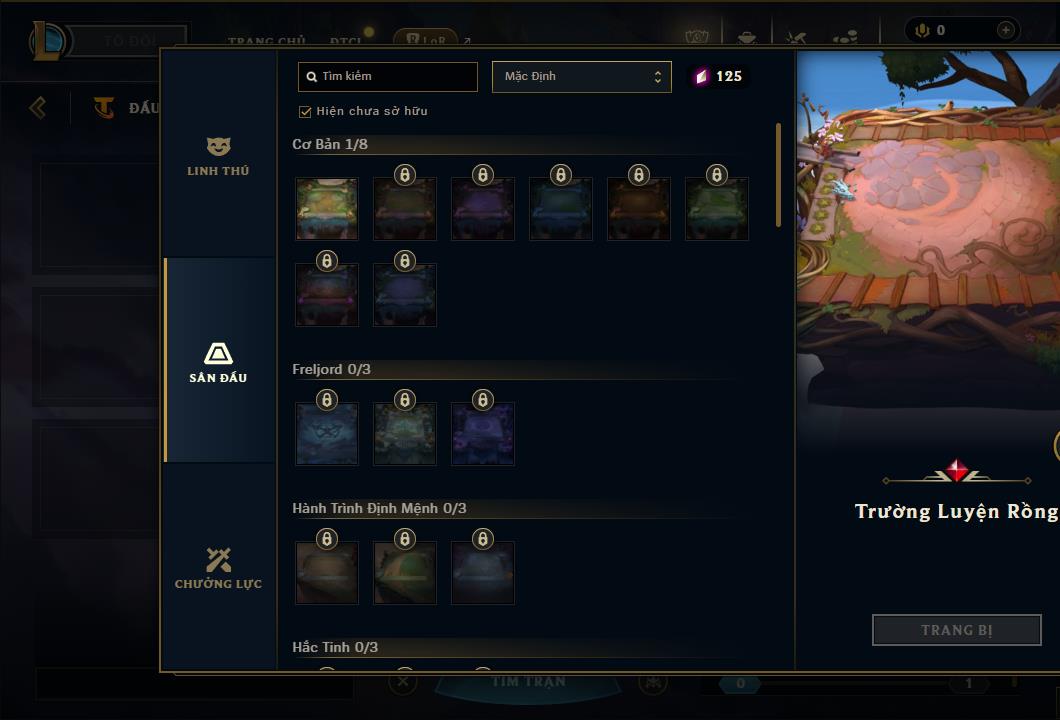Open the League of Legends logo home
1060x720 pixels.
[x=48, y=41]
